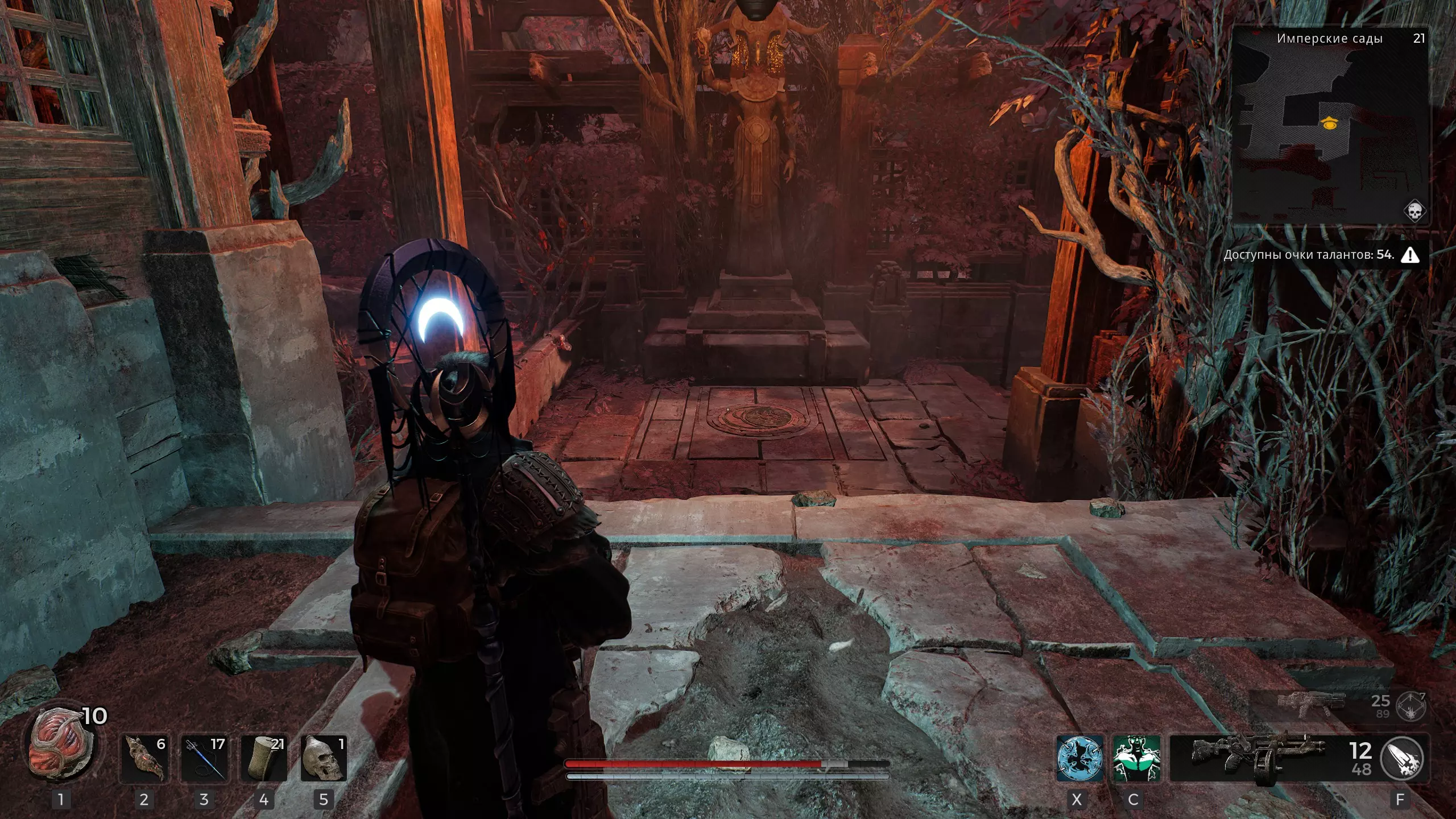Click the yellow player marker on minimap
Image resolution: width=1456 pixels, height=819 pixels.
click(1329, 122)
